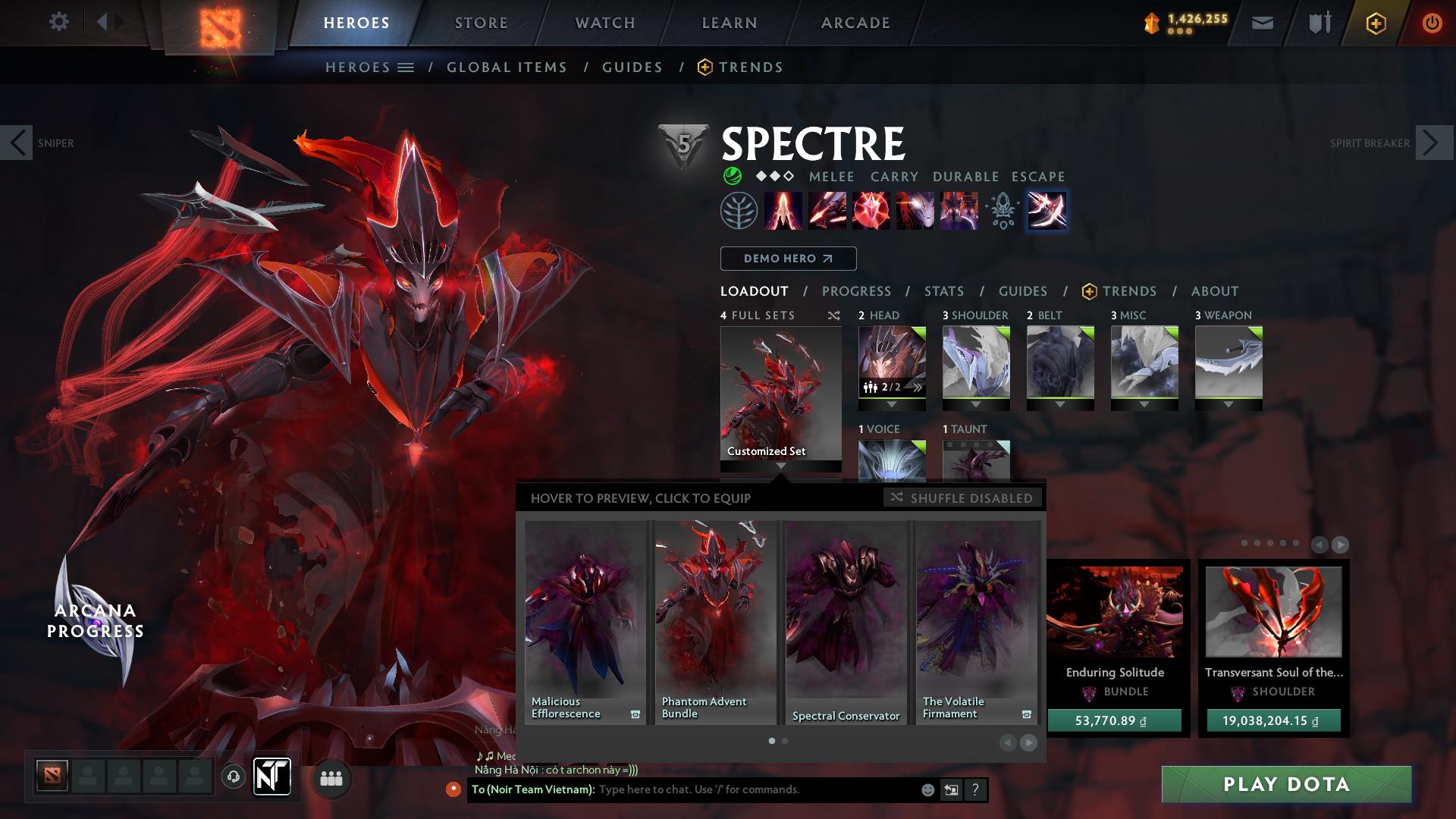Expand the SHOULDER slot dropdown arrow
The image size is (1456, 819).
point(975,405)
